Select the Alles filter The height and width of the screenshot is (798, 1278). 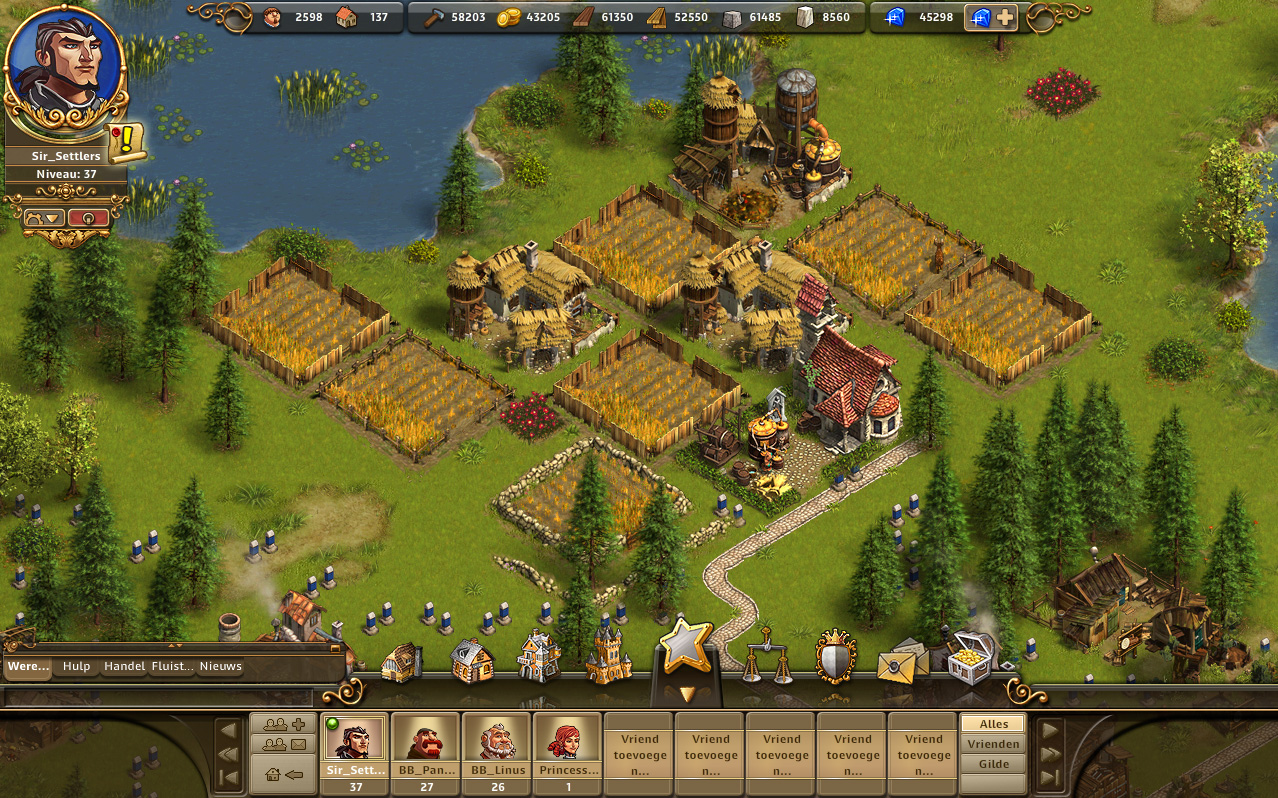(993, 724)
